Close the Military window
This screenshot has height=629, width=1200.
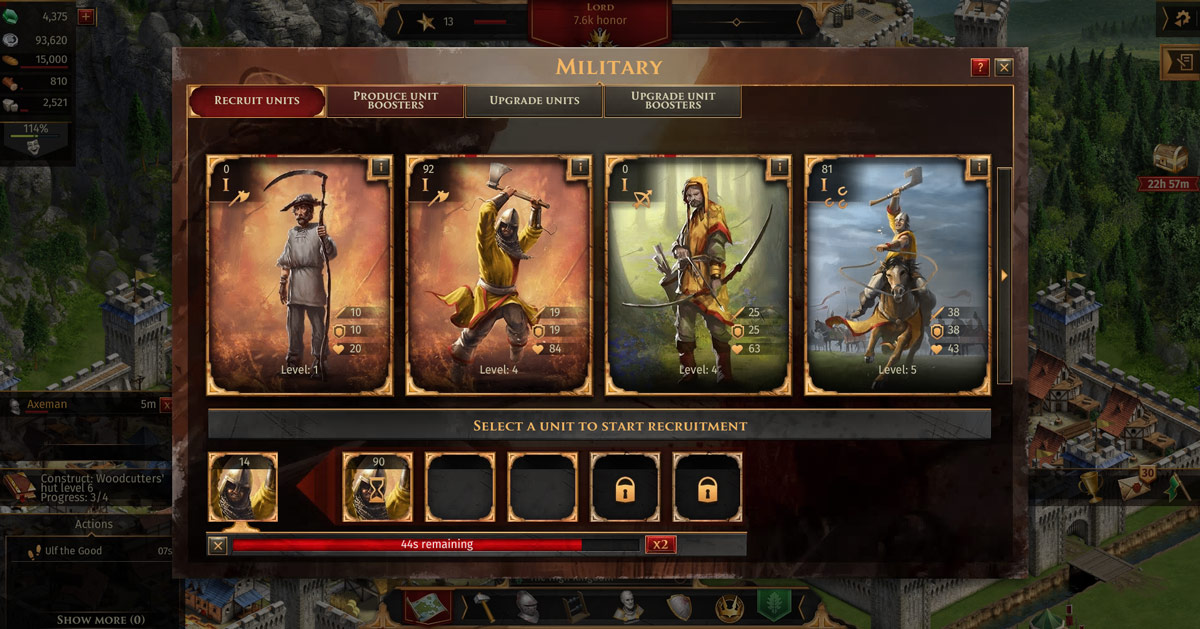[1004, 67]
